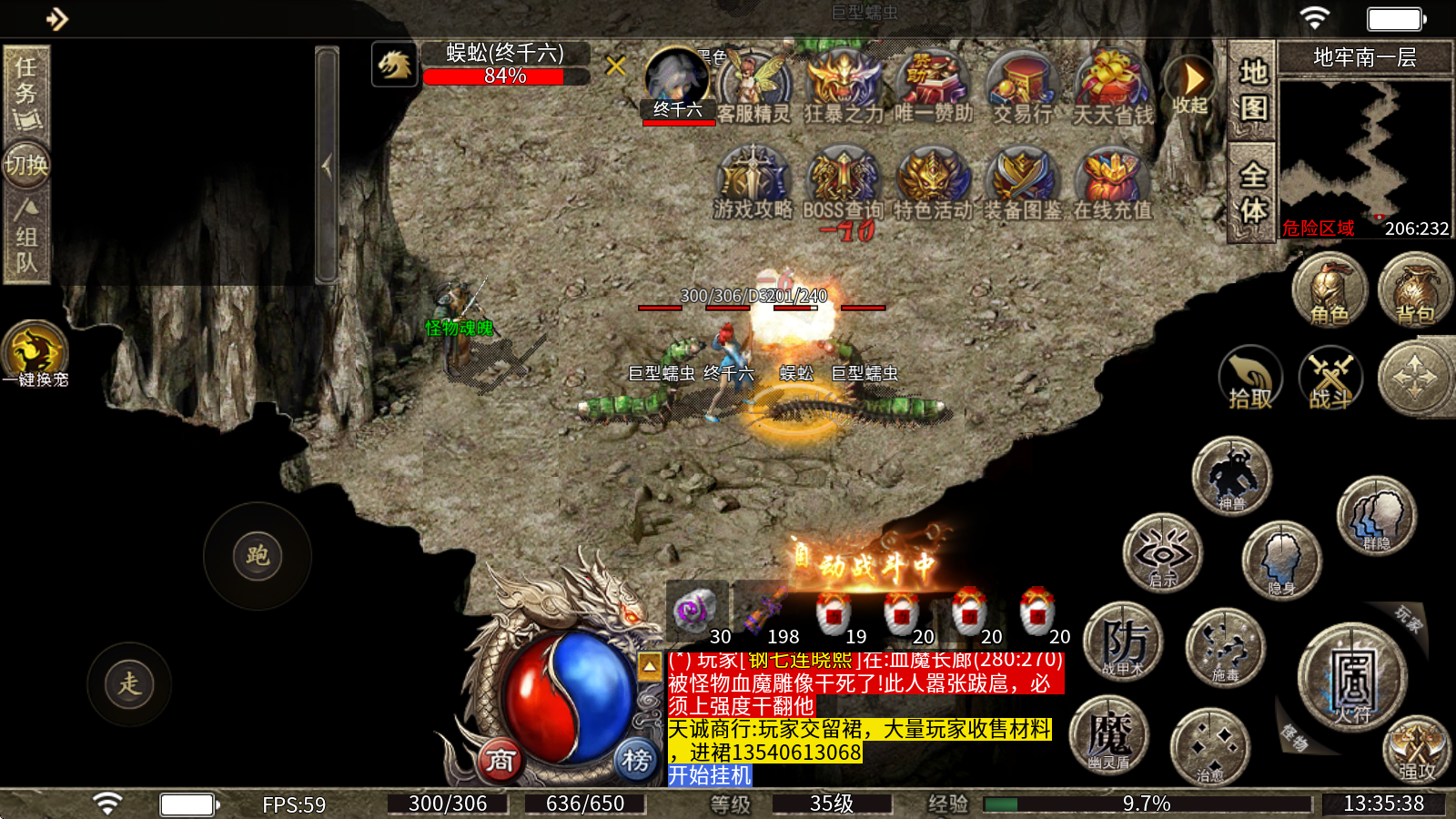This screenshot has width=1456, height=819.
Task: Open the 交易行 trading house
Action: [1022, 86]
